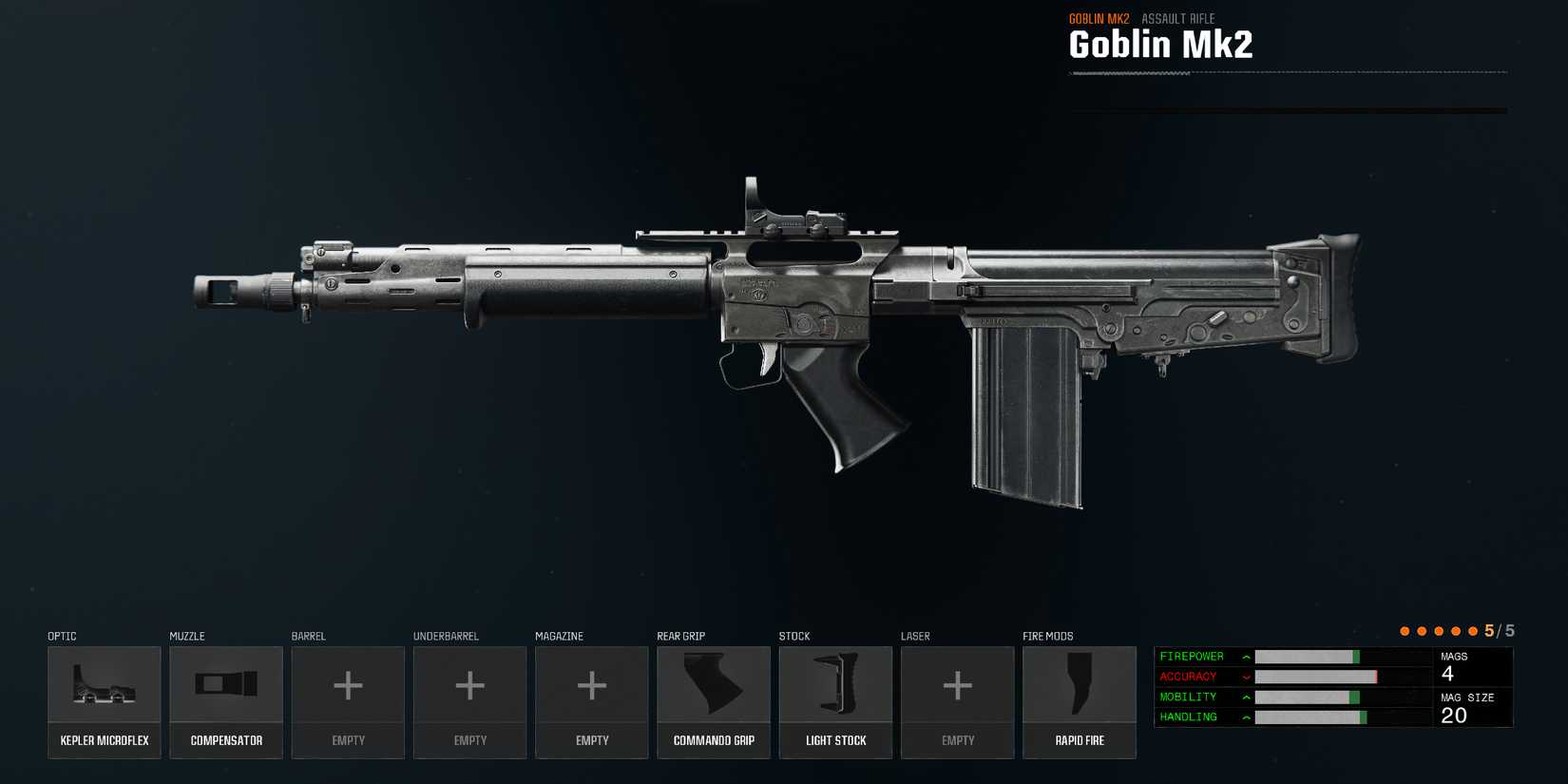Select the Commando Grip rear grip icon
This screenshot has width=1568, height=784.
pyautogui.click(x=714, y=685)
